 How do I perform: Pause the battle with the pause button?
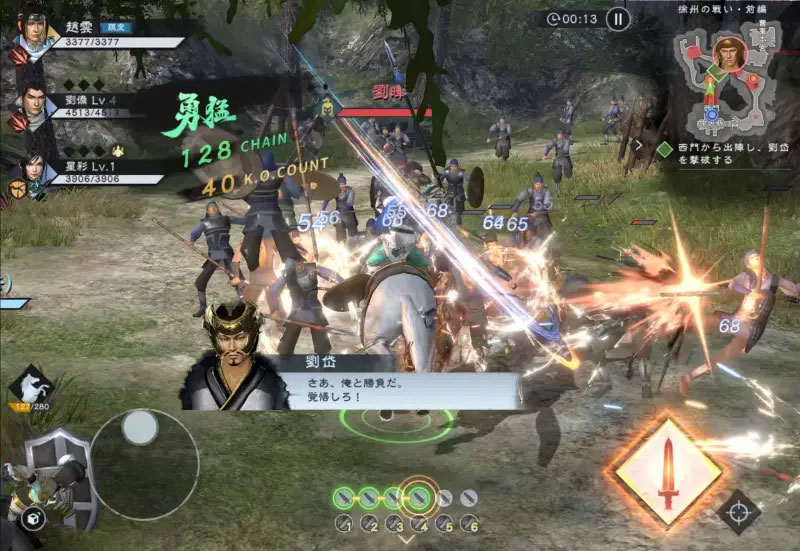[618, 18]
